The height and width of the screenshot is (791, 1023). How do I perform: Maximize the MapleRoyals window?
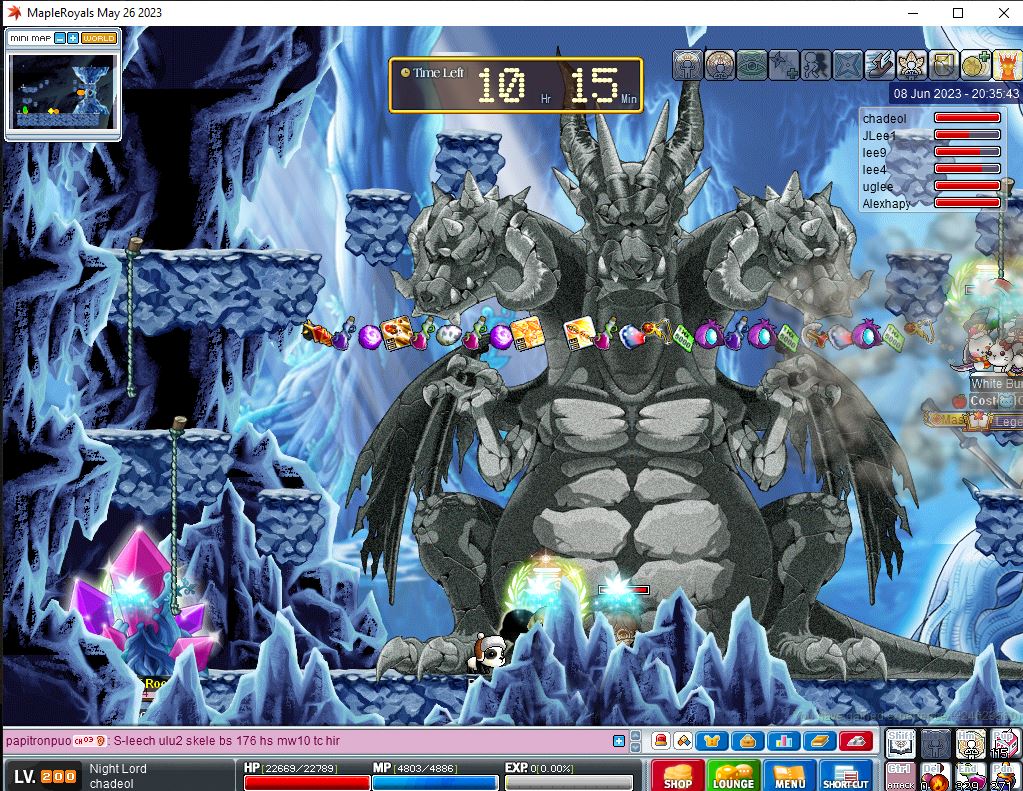(958, 13)
